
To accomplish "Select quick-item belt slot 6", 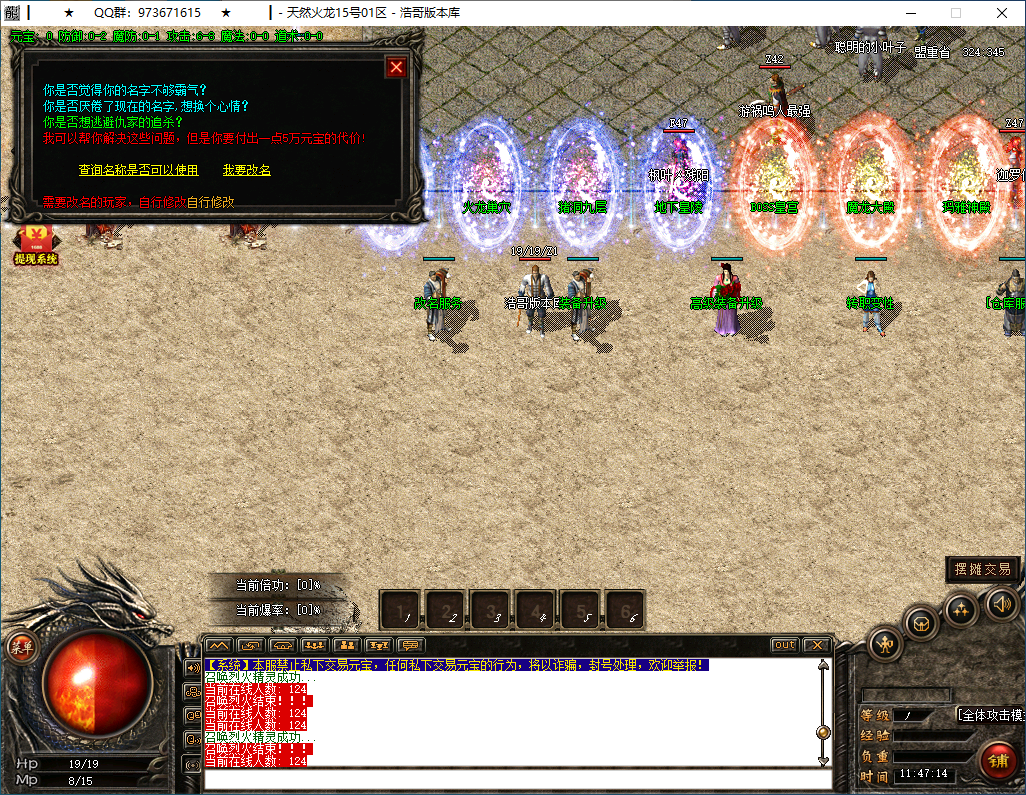I will coord(626,610).
